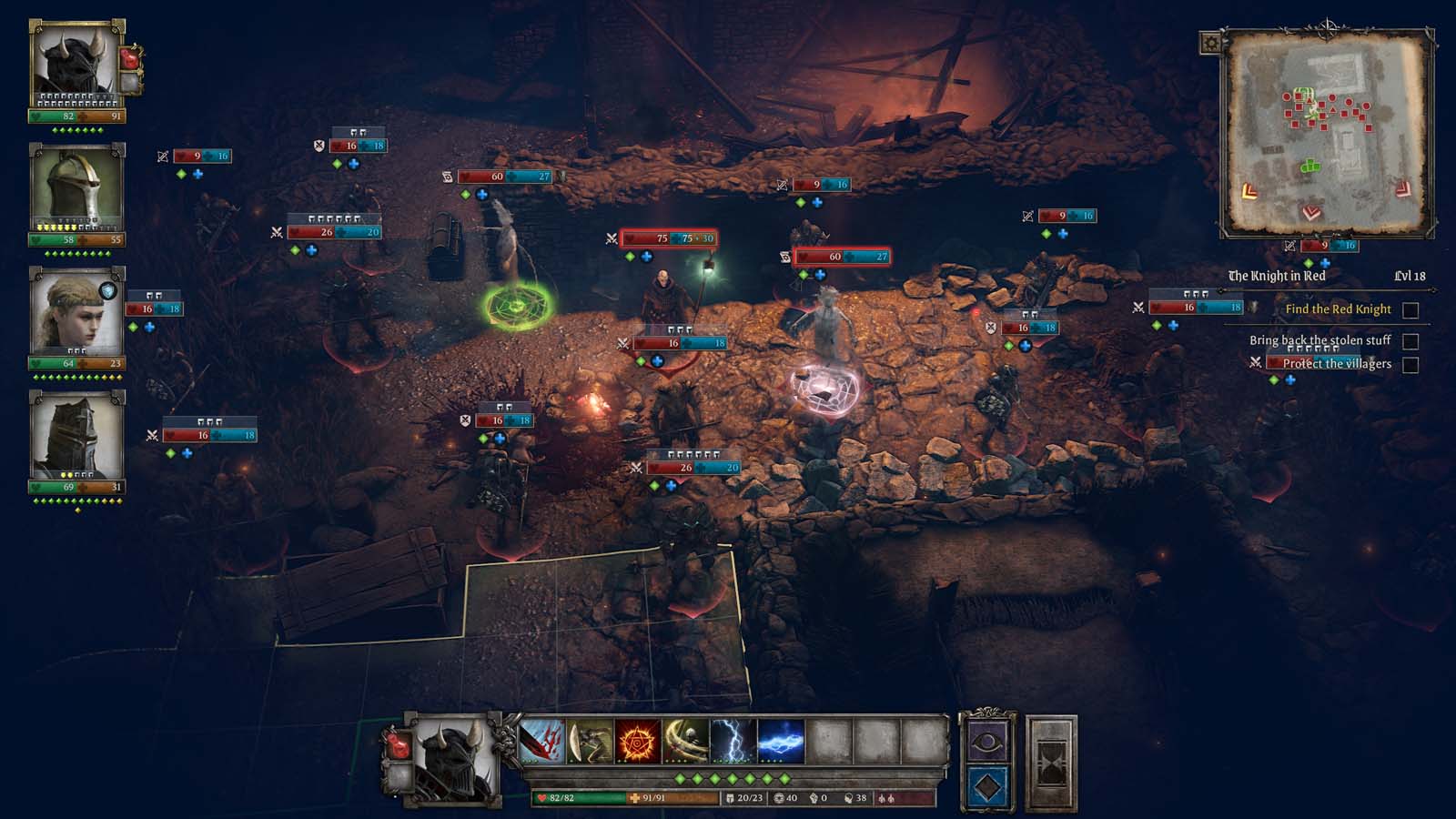Activate the golden sweeping slash skill

[686, 741]
